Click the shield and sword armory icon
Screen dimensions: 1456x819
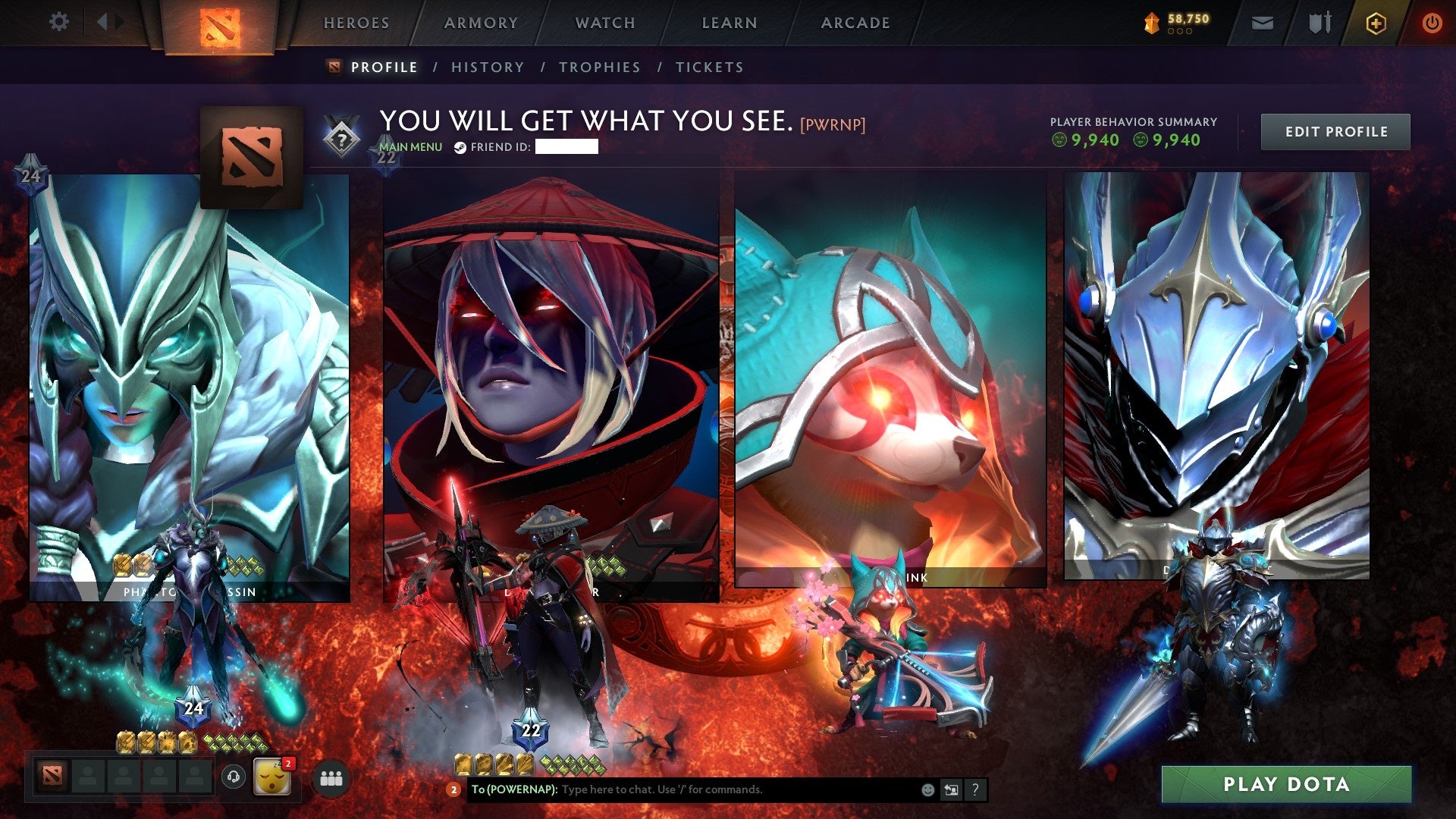(x=1319, y=23)
